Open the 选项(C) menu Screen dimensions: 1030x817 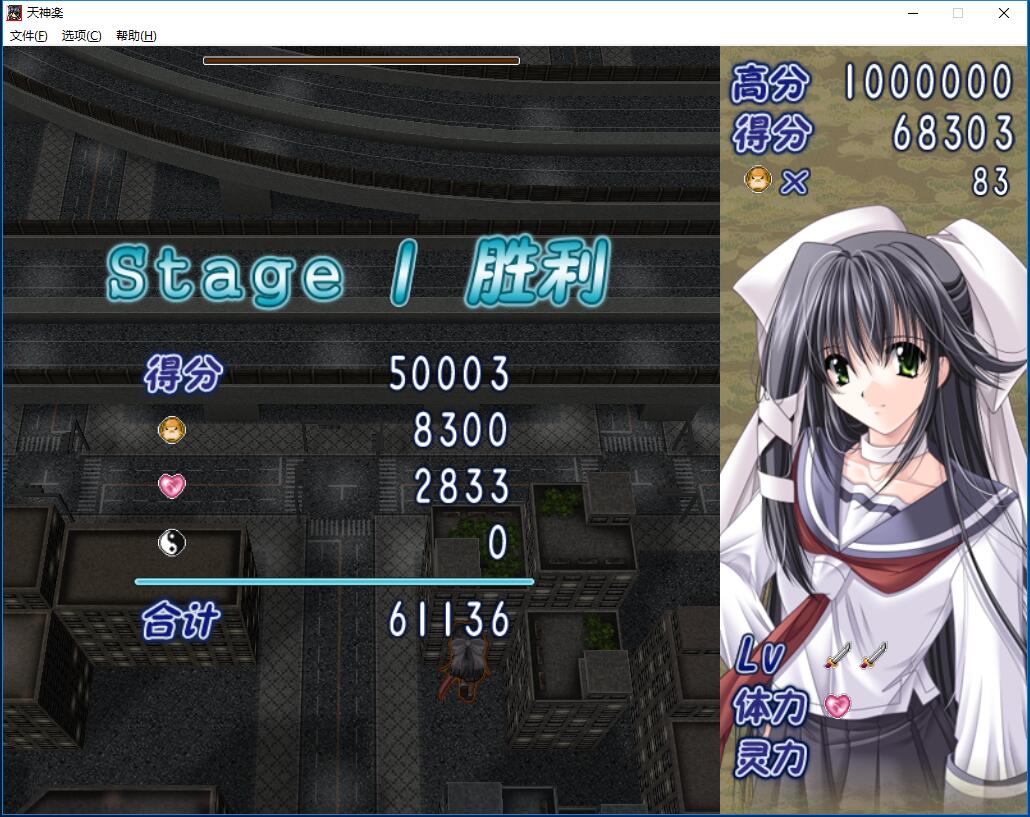(81, 36)
